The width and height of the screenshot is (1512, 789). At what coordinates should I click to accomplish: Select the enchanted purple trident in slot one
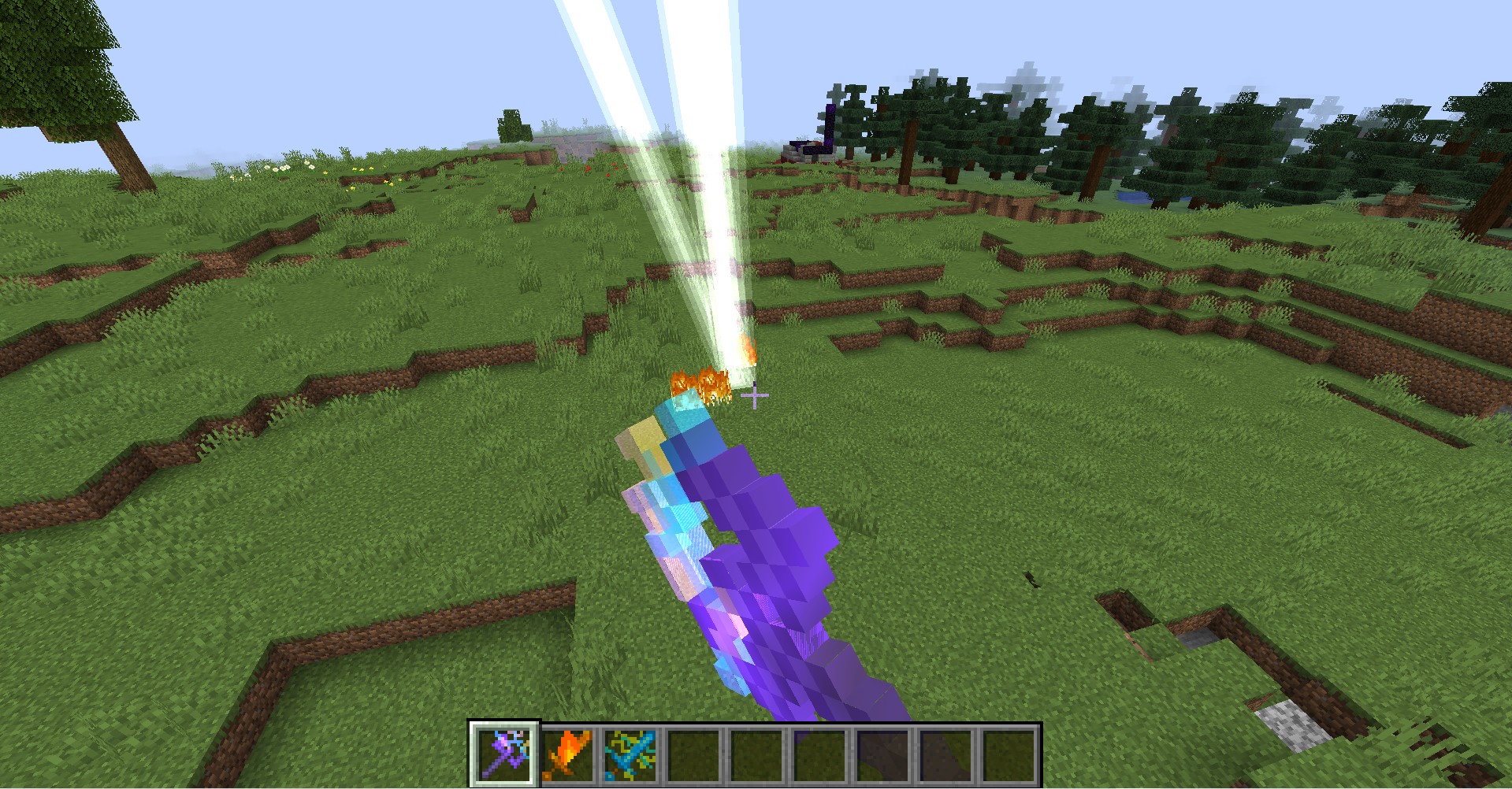coord(505,754)
